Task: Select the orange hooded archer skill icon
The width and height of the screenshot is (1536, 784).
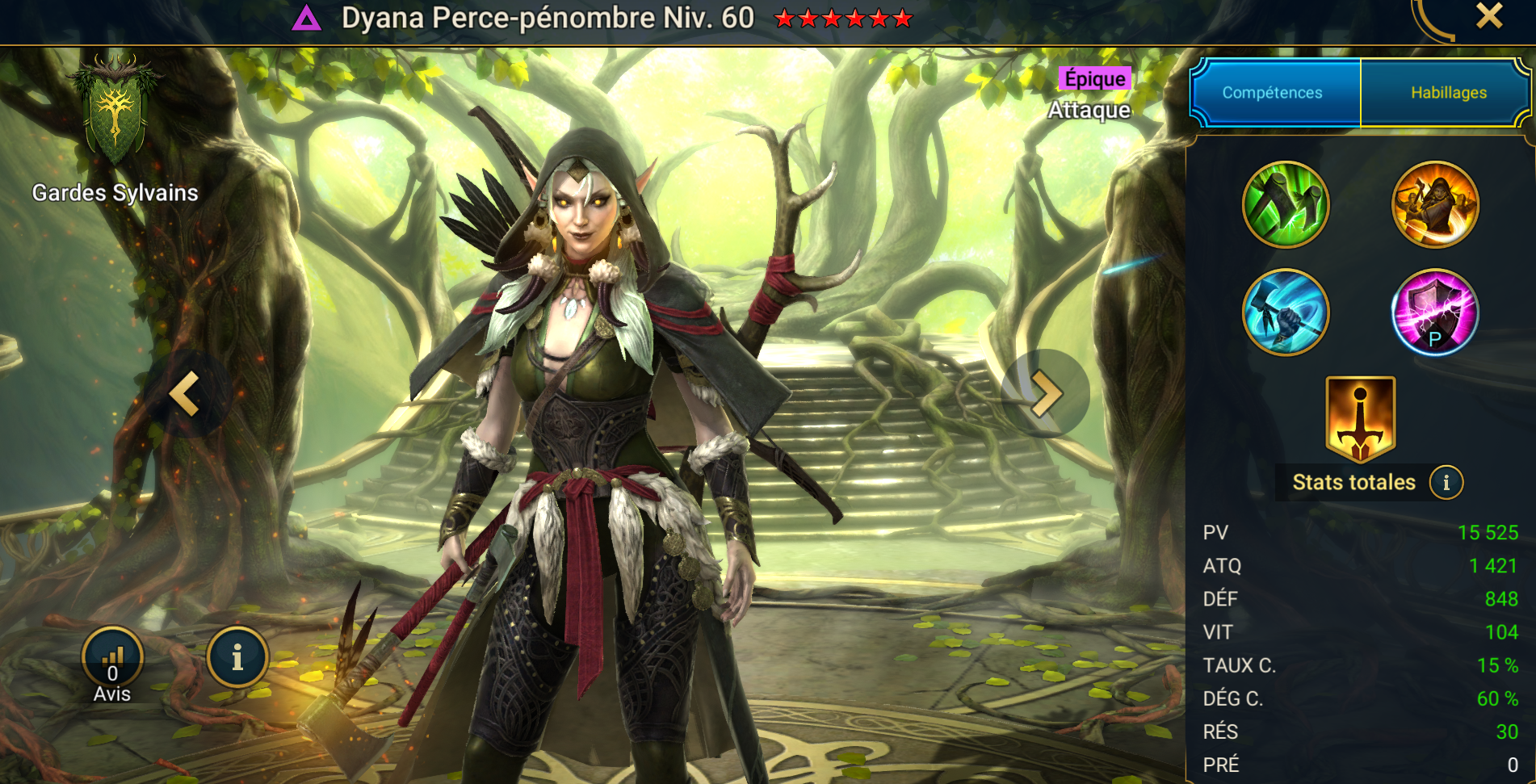Action: point(1434,204)
